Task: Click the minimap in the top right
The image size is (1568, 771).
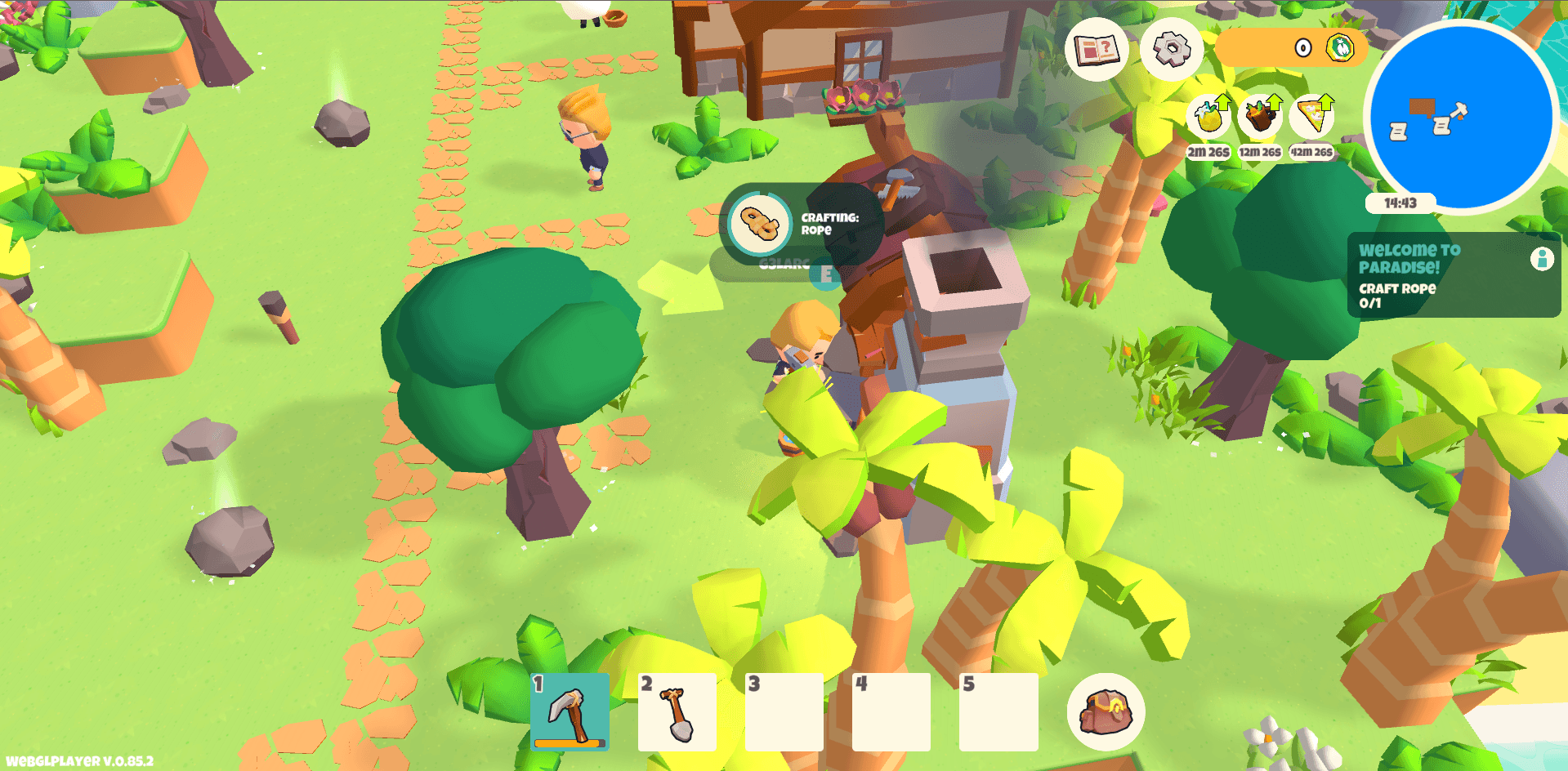Action: [x=1459, y=117]
